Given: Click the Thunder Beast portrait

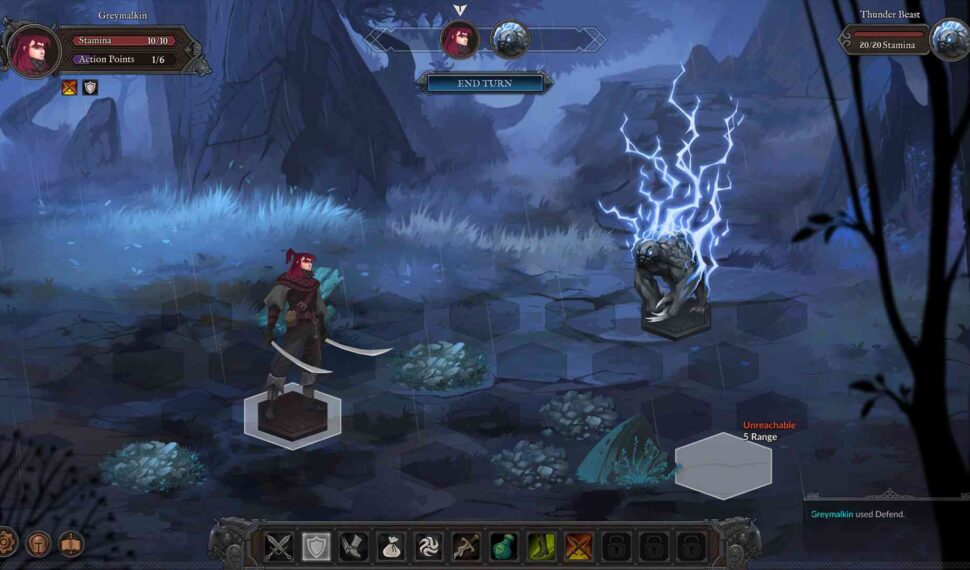Looking at the screenshot, I should 948,41.
